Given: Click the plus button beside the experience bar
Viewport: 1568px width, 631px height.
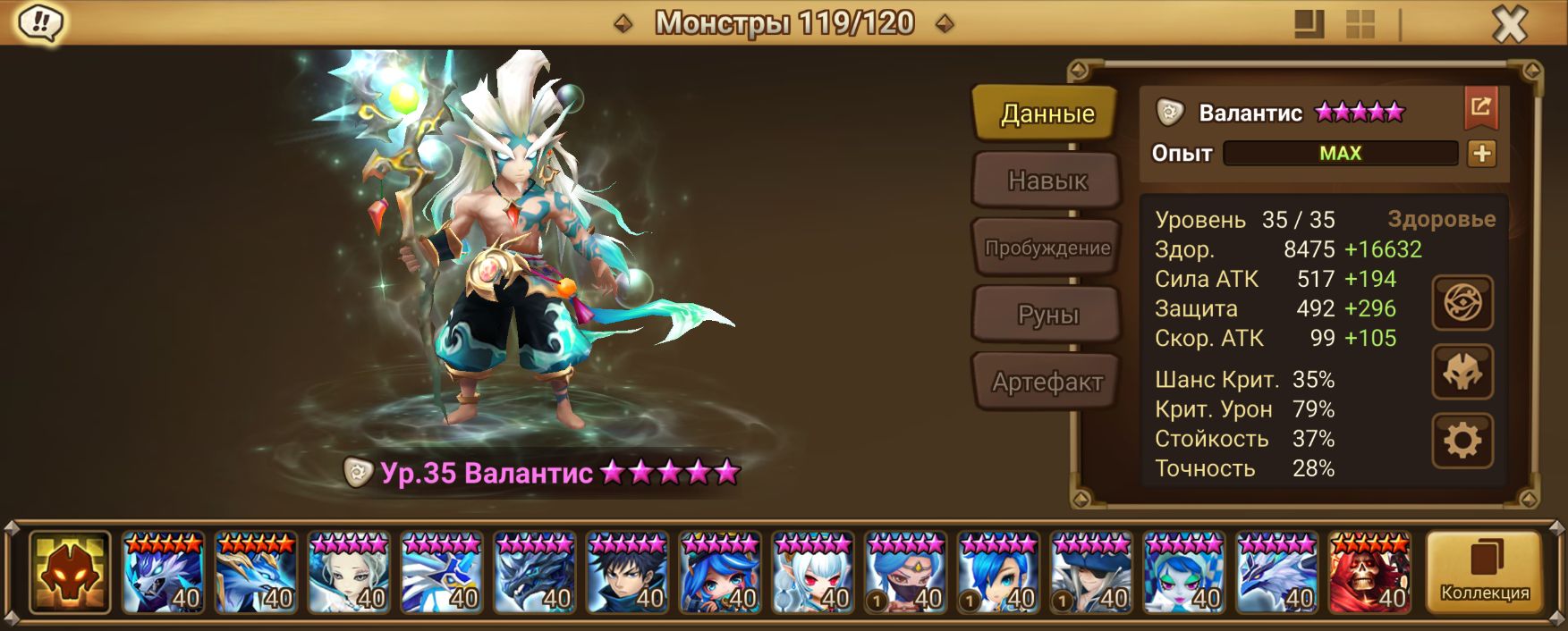Looking at the screenshot, I should point(1481,154).
